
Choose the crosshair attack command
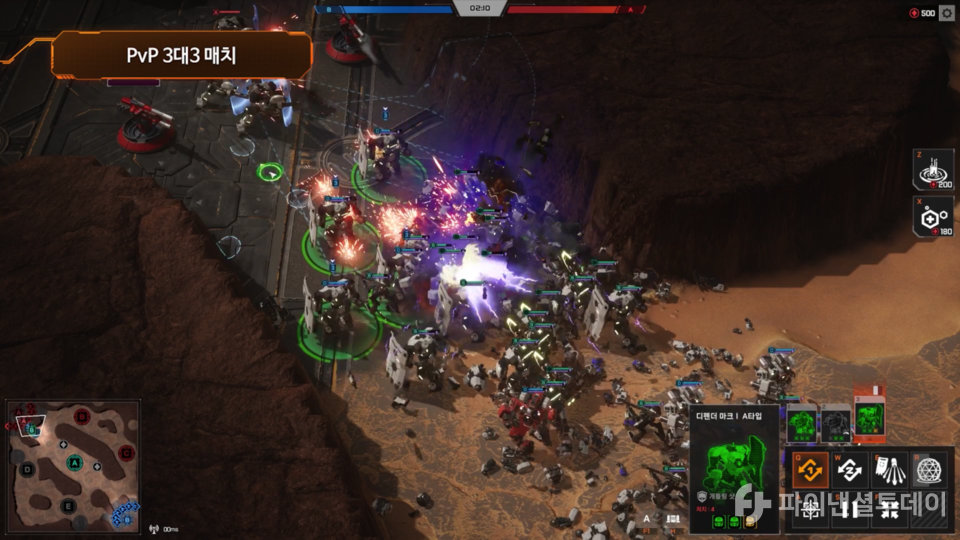pos(812,507)
